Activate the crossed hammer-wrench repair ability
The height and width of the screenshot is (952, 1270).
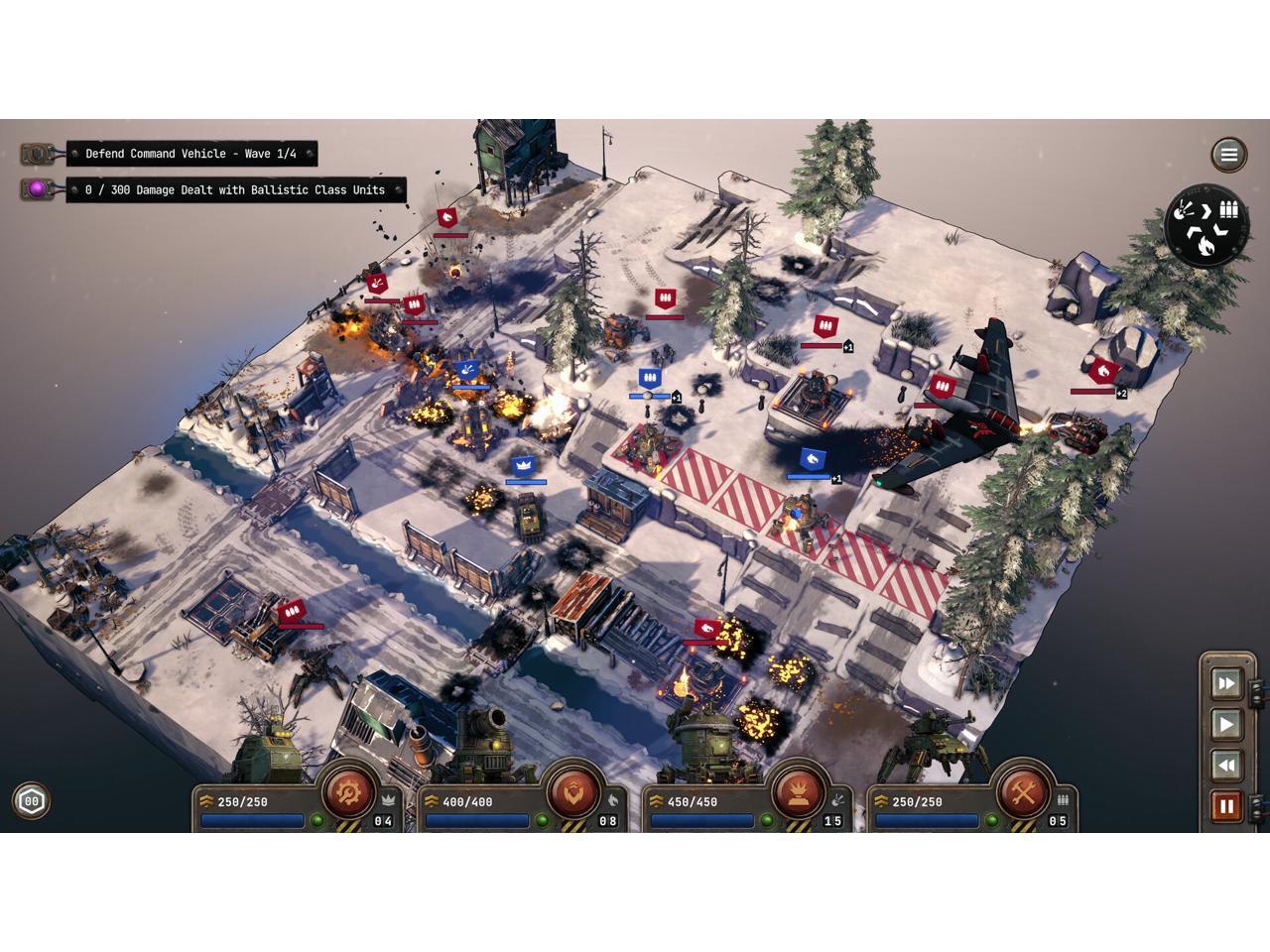pyautogui.click(x=1022, y=791)
